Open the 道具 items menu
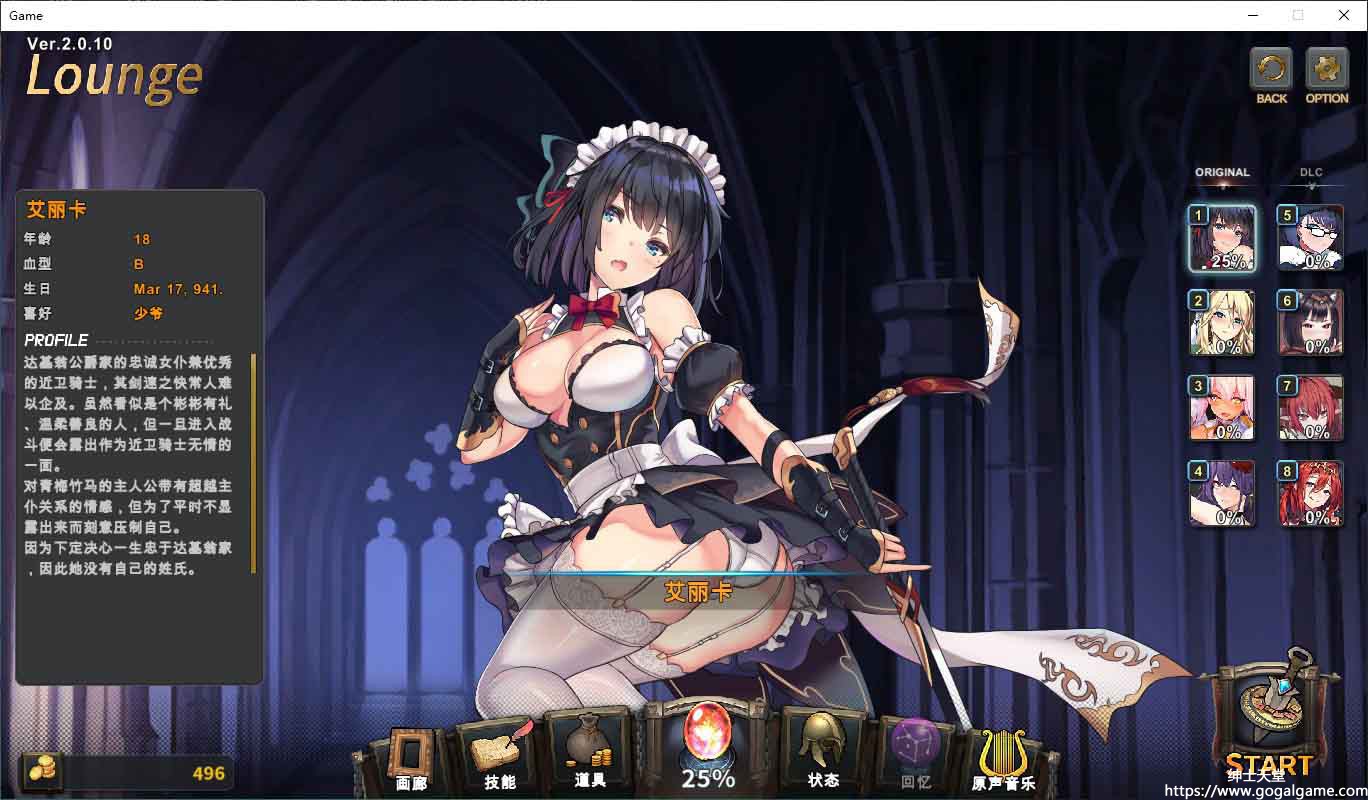The height and width of the screenshot is (800, 1368). coord(590,755)
